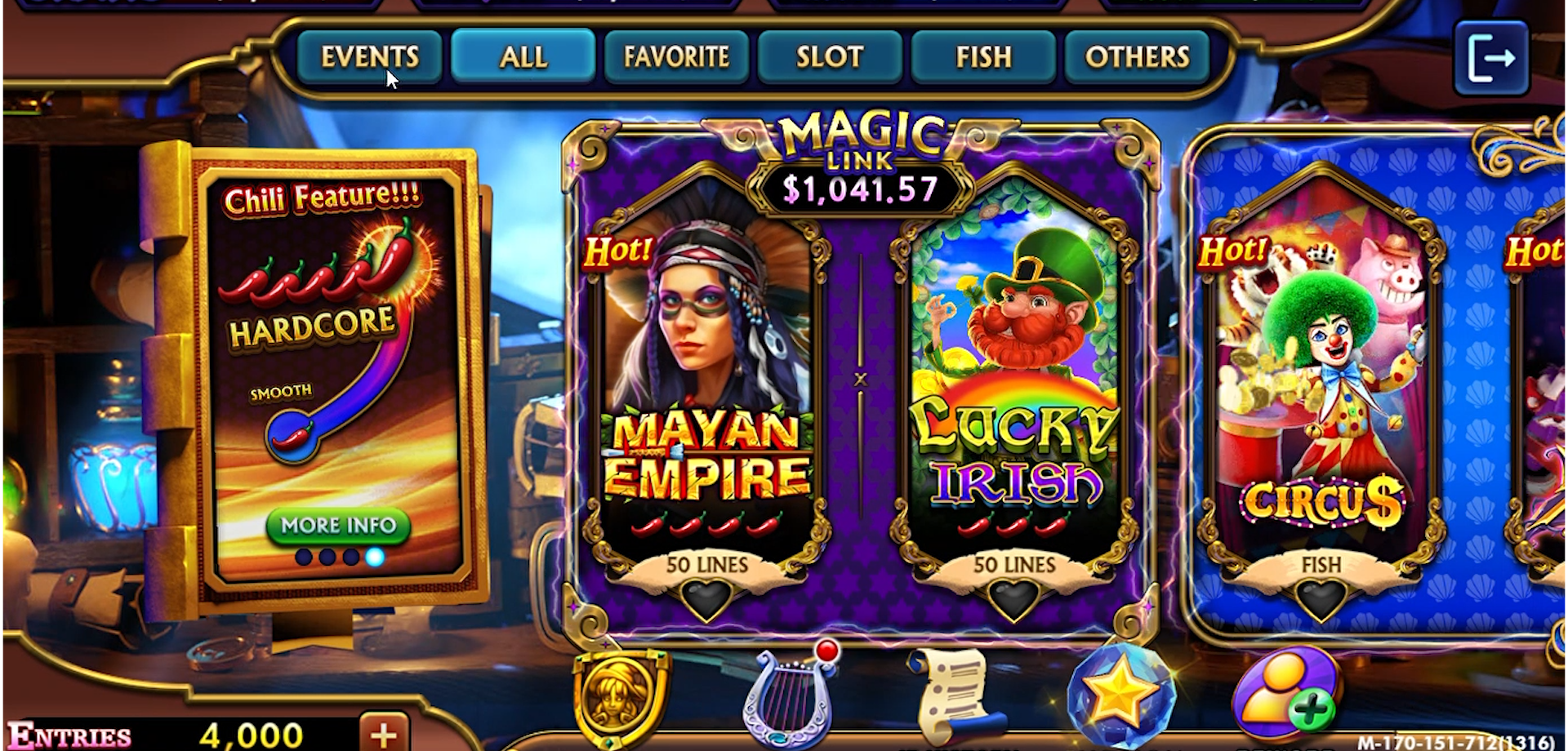Screen dimensions: 1568x751
Task: Click the second pagination dot on Chili Feature
Action: [327, 557]
